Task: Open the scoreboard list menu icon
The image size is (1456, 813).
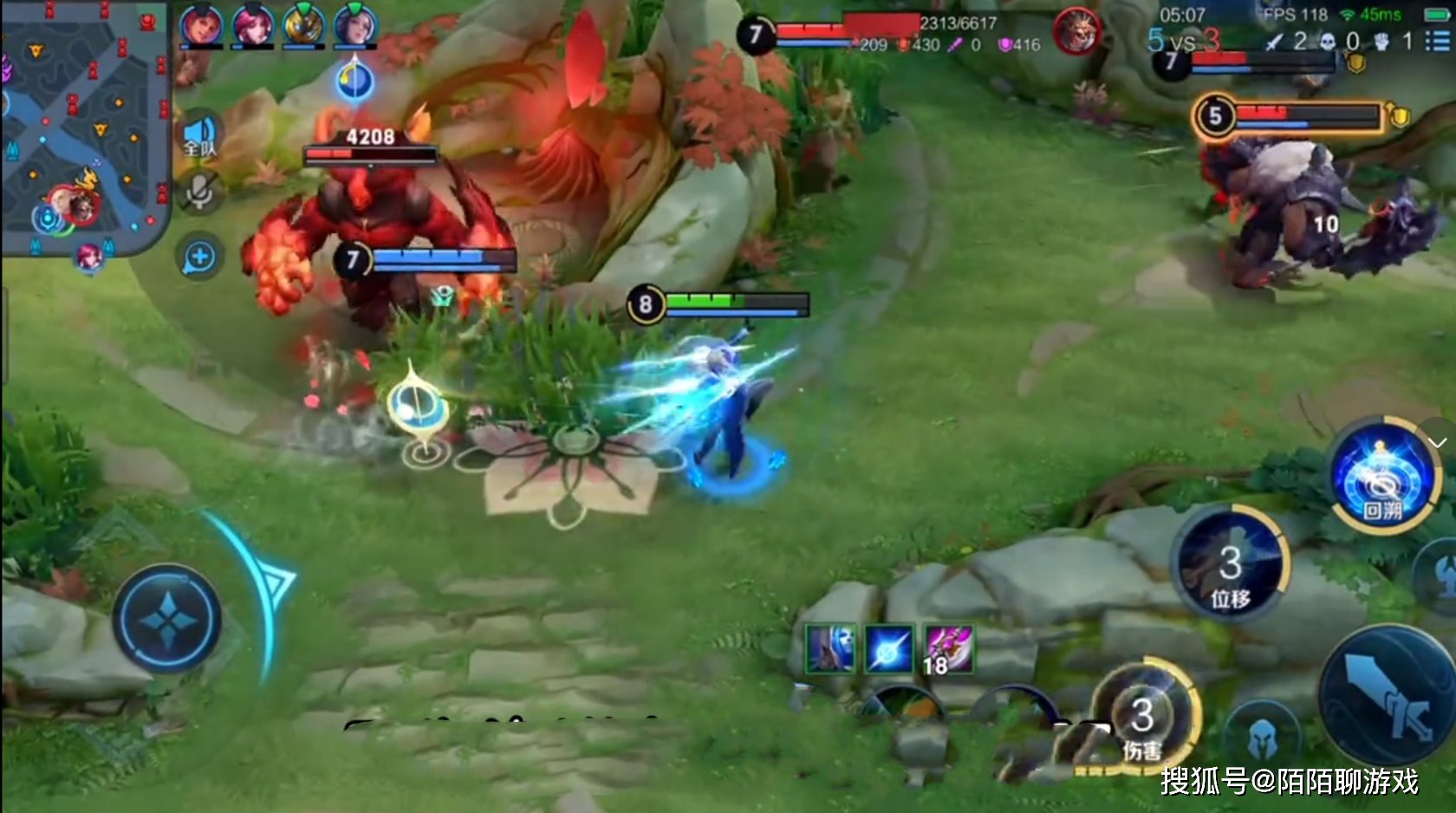Action: (1437, 41)
